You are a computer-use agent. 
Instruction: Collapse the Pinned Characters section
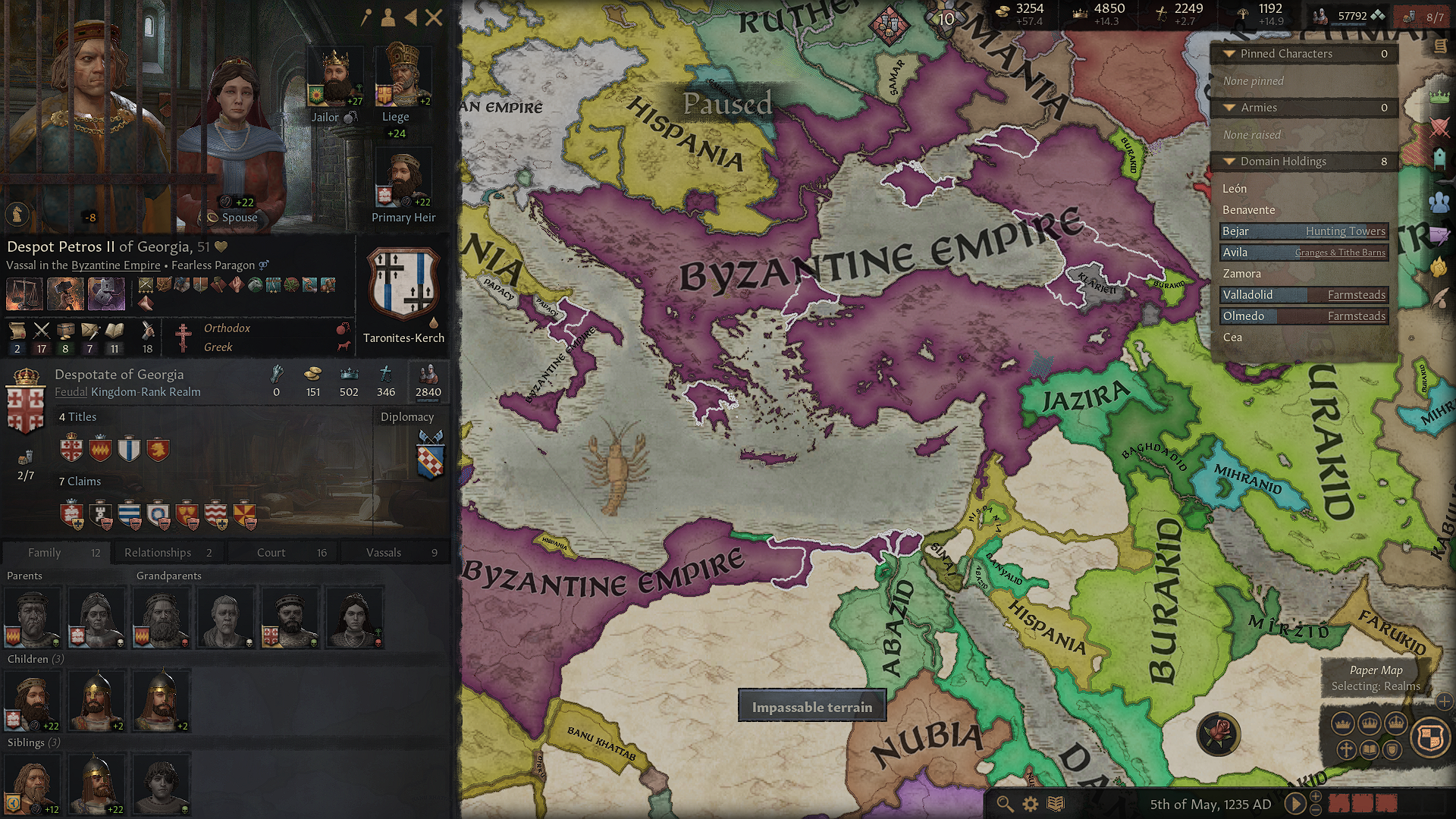click(1230, 54)
